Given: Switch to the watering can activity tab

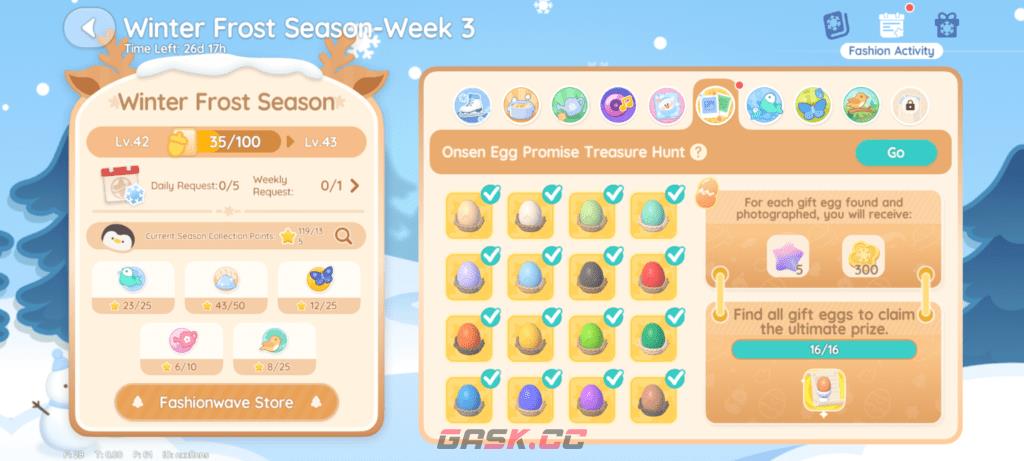Looking at the screenshot, I should [569, 104].
